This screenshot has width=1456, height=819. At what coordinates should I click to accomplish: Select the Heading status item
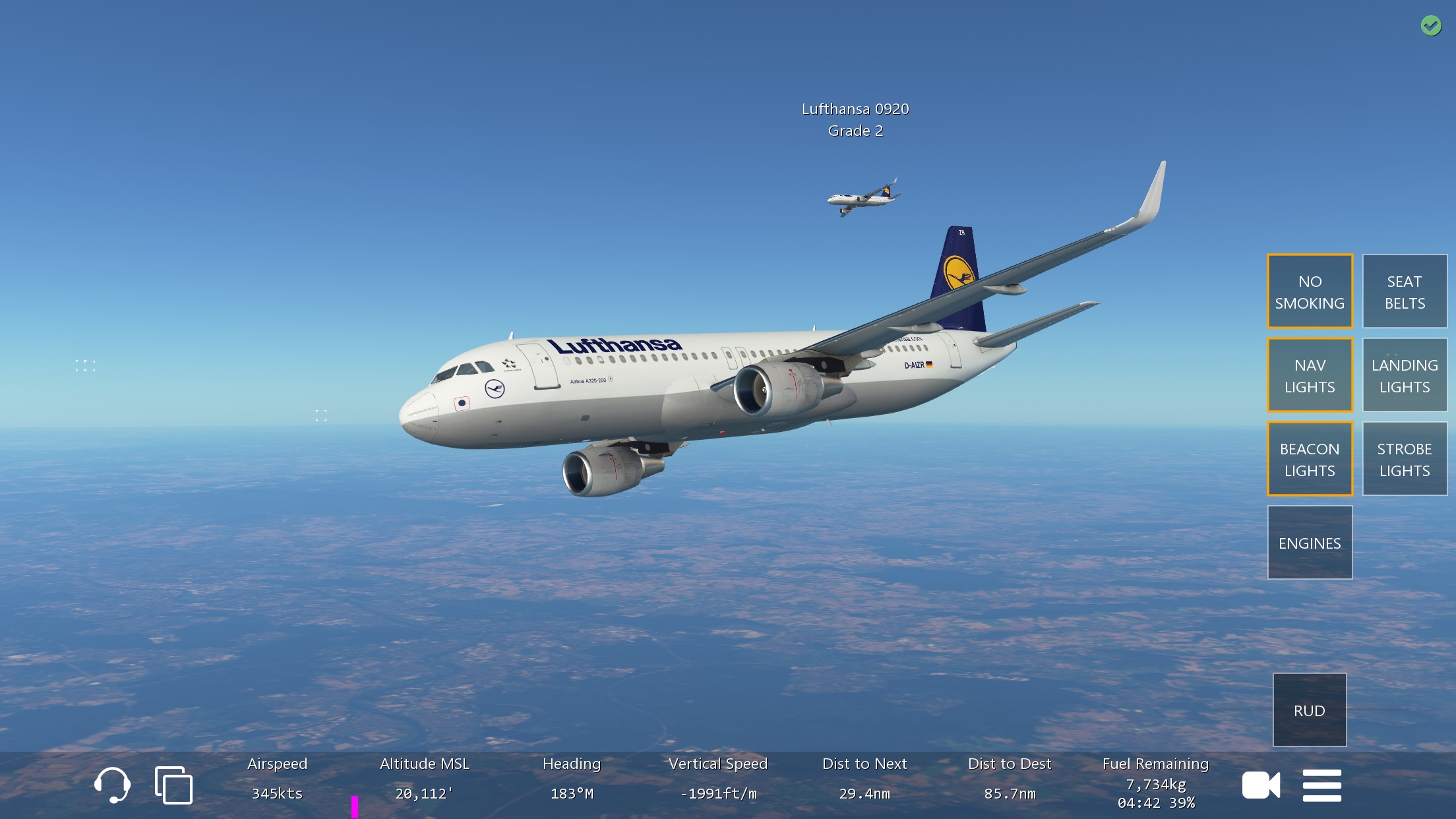[x=572, y=779]
